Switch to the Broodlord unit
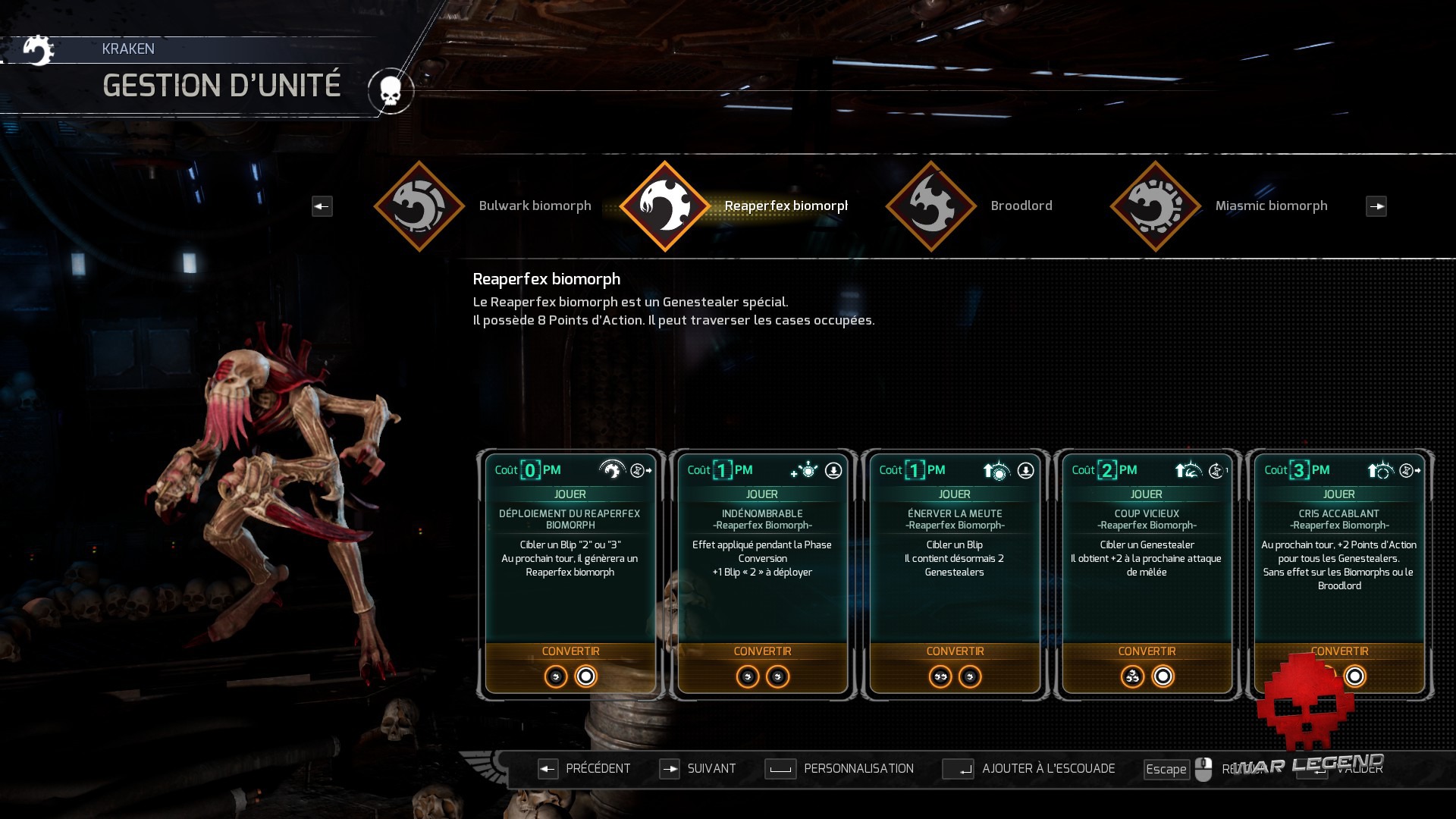The height and width of the screenshot is (819, 1456). [x=931, y=206]
